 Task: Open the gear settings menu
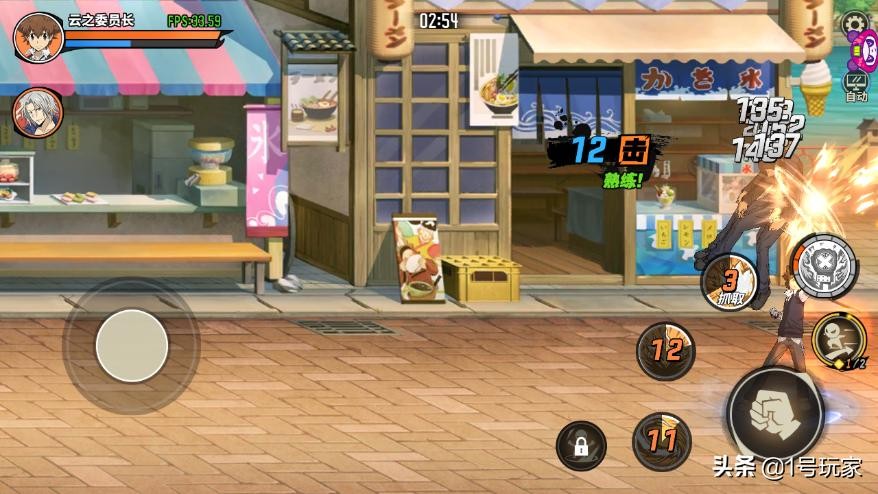pyautogui.click(x=854, y=22)
